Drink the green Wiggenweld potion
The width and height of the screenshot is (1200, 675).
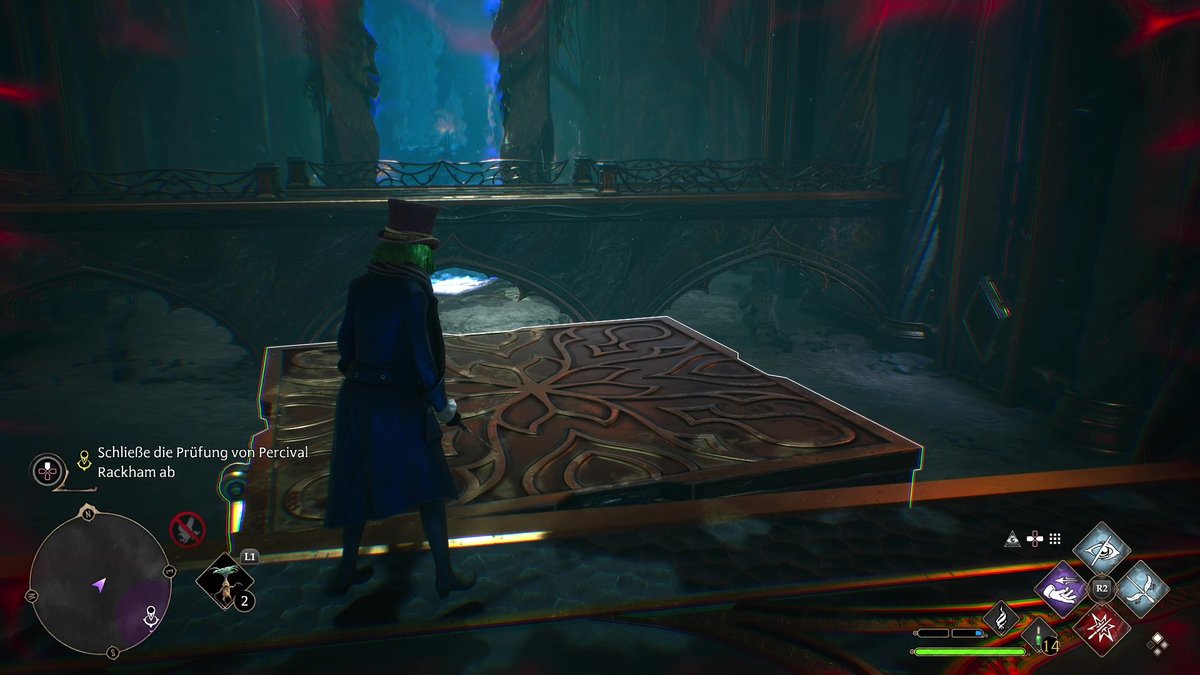point(1037,635)
